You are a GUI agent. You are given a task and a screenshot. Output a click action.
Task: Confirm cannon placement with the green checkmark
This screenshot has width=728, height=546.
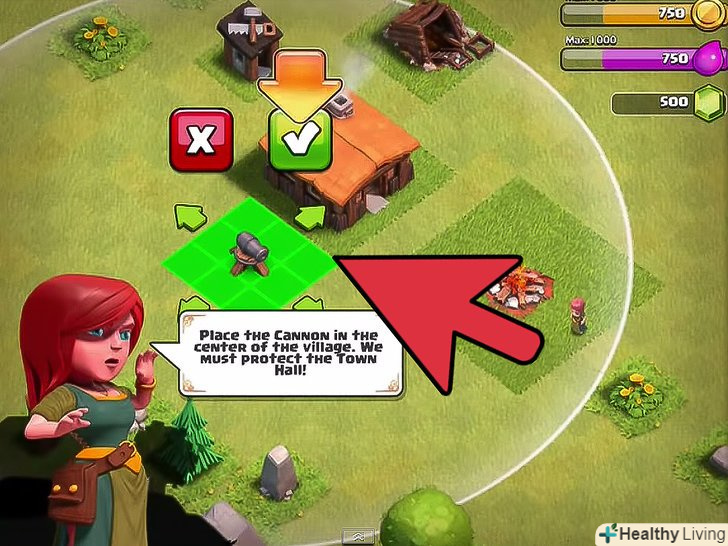click(x=297, y=141)
